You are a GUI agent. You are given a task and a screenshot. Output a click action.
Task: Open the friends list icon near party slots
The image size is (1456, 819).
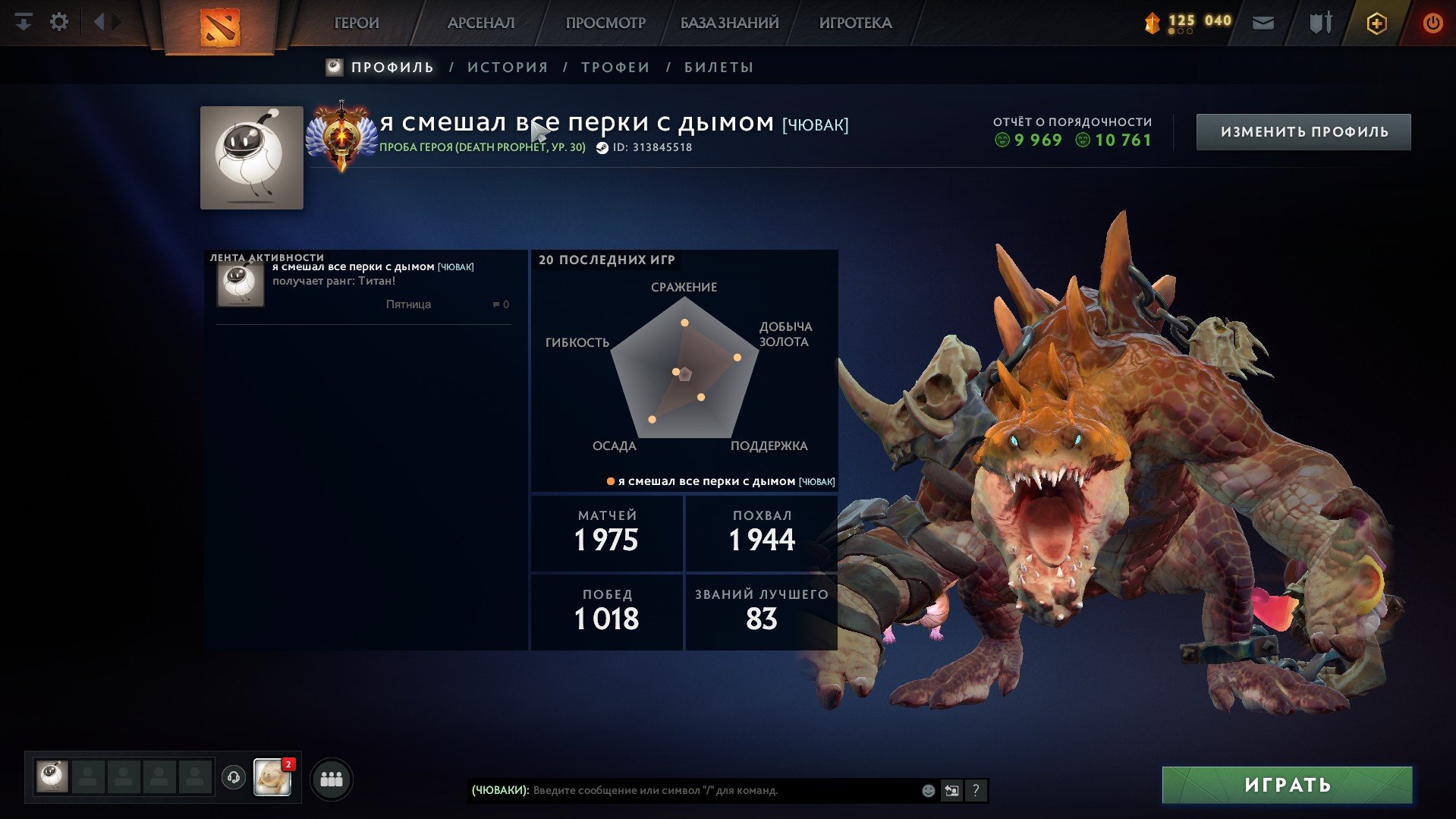click(x=332, y=777)
